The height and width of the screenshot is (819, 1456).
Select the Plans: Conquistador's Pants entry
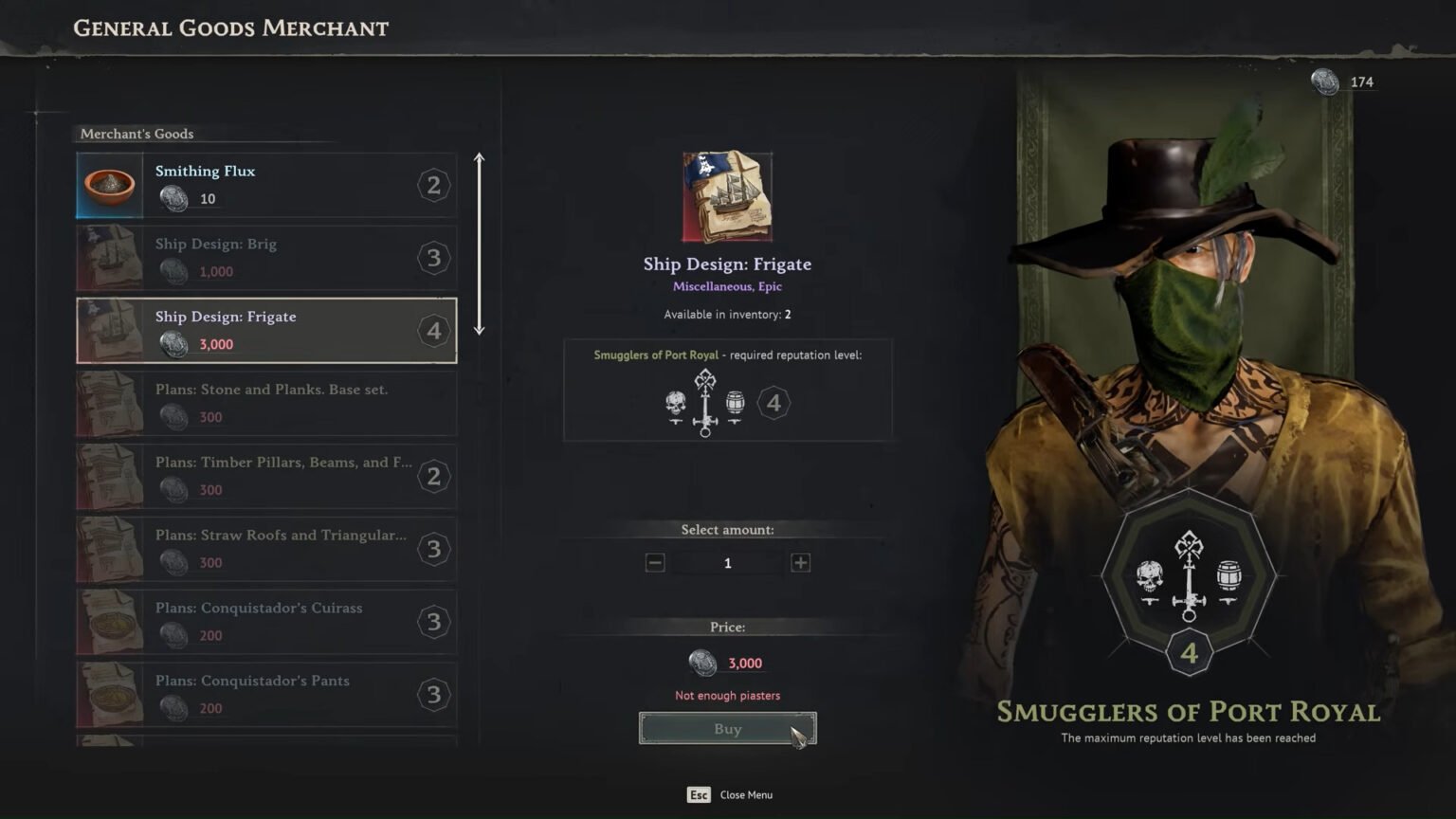click(x=265, y=694)
